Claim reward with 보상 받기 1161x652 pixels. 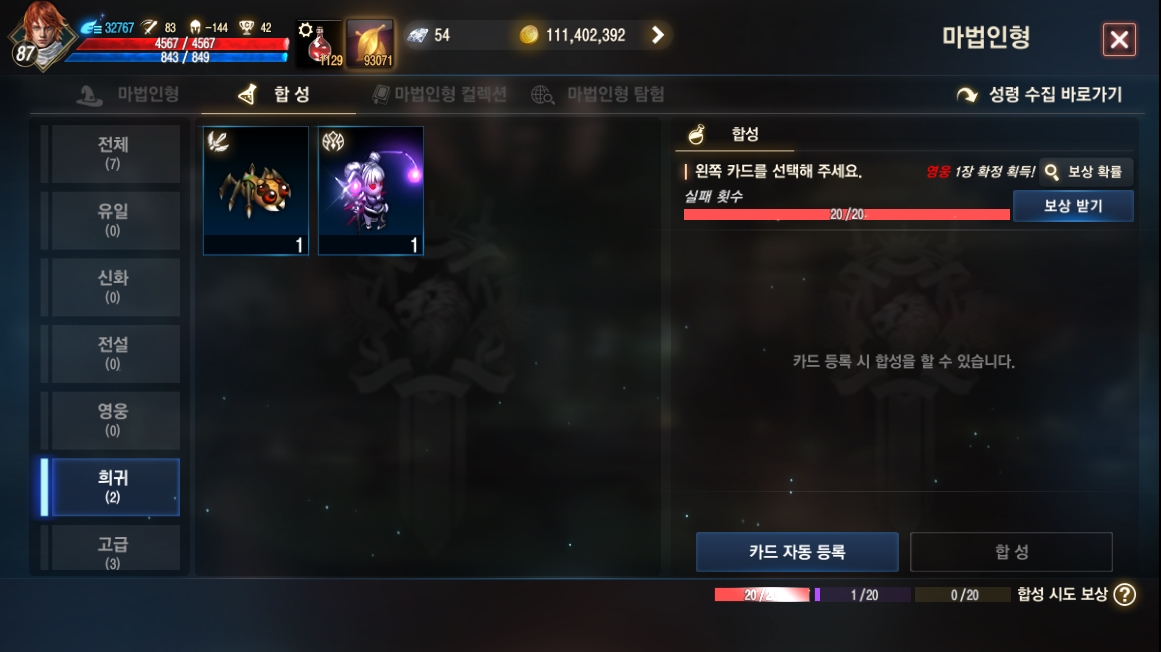tap(1072, 206)
